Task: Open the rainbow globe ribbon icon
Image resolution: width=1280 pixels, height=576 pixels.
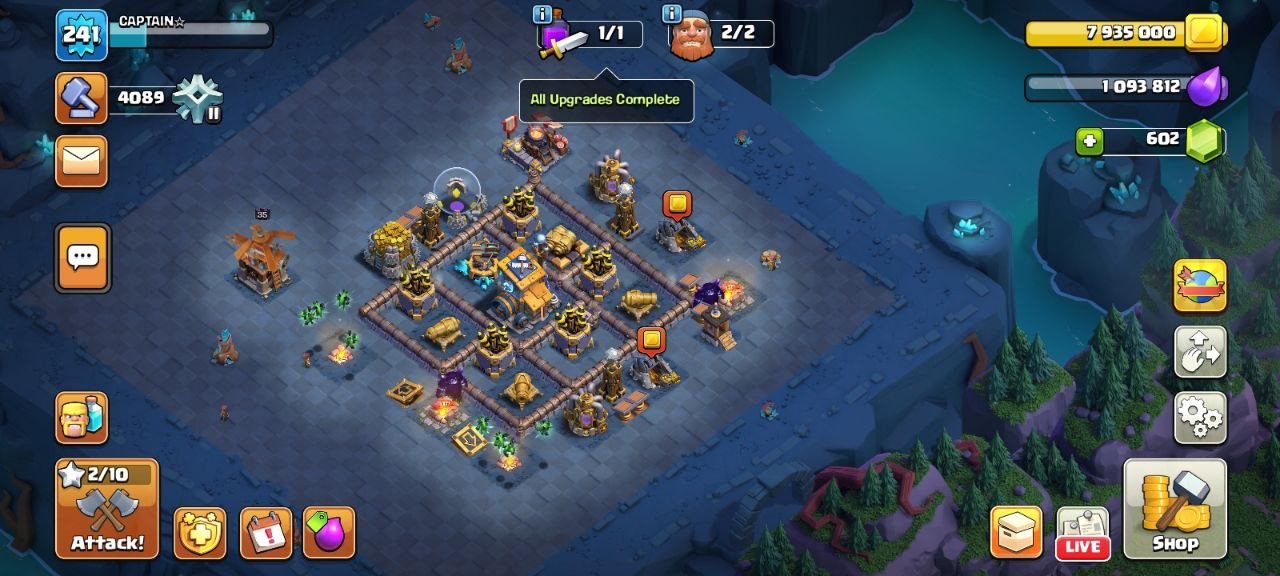Action: [x=1200, y=286]
